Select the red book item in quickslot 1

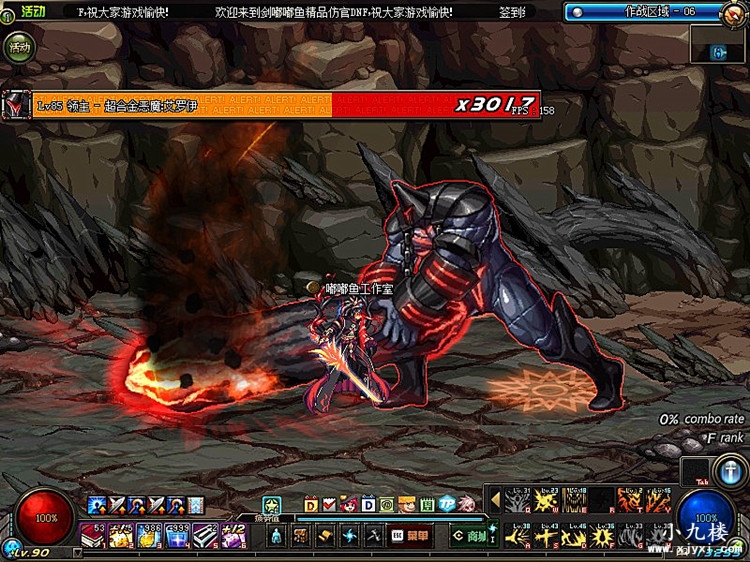click(x=94, y=536)
